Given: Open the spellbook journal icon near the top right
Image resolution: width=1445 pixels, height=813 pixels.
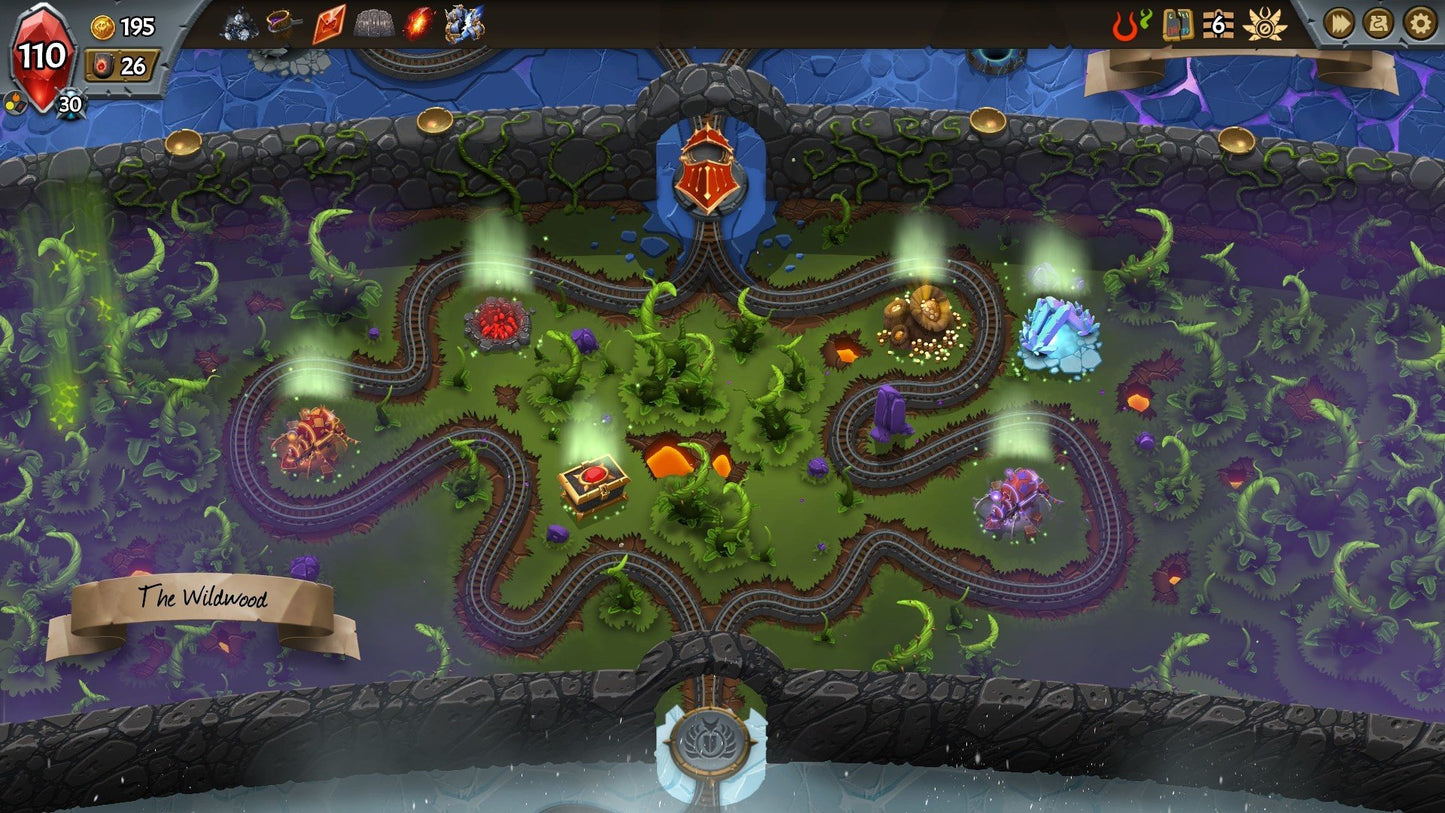Looking at the screenshot, I should (1180, 26).
